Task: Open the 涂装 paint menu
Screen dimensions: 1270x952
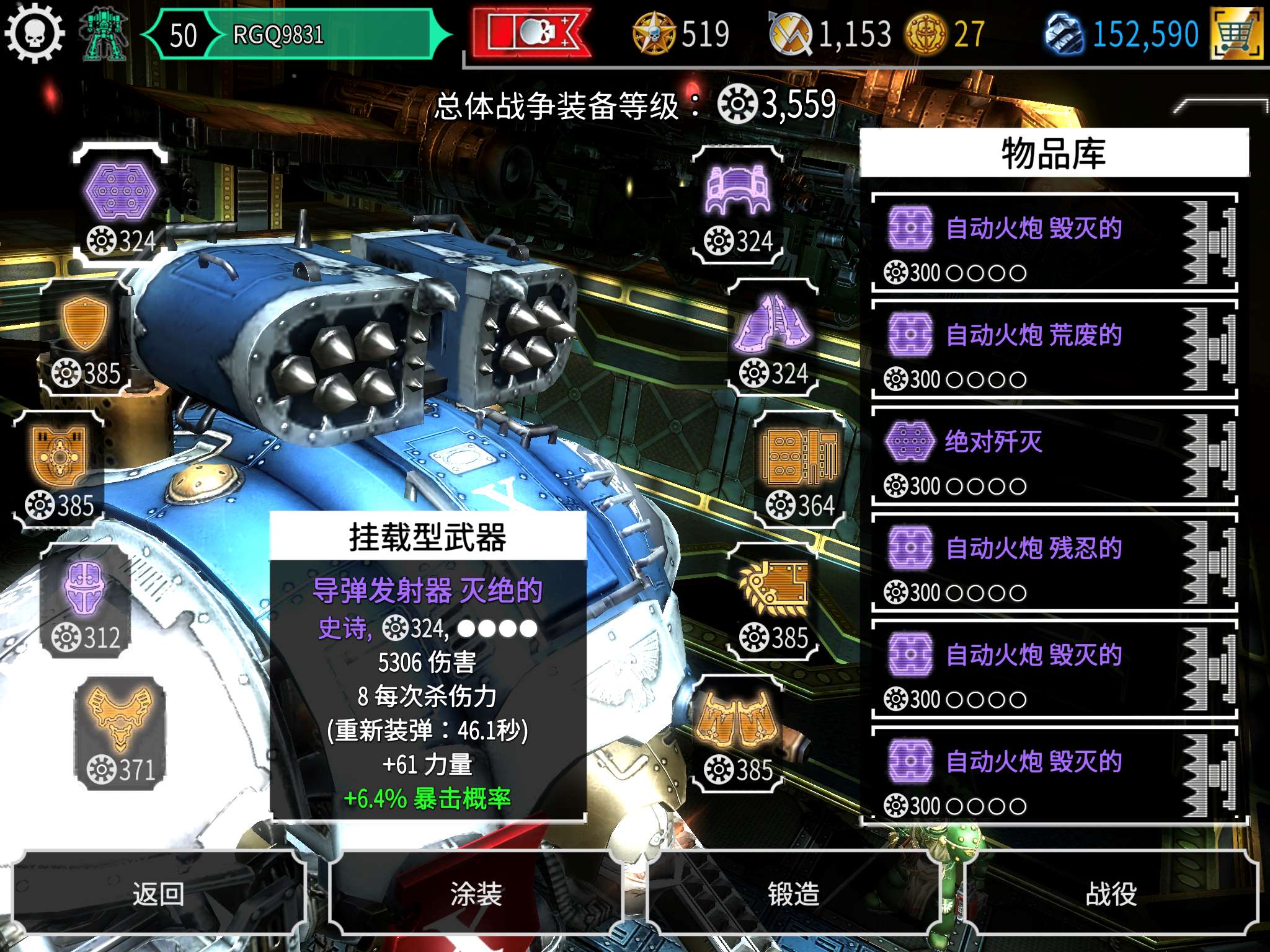Action: coord(476,893)
